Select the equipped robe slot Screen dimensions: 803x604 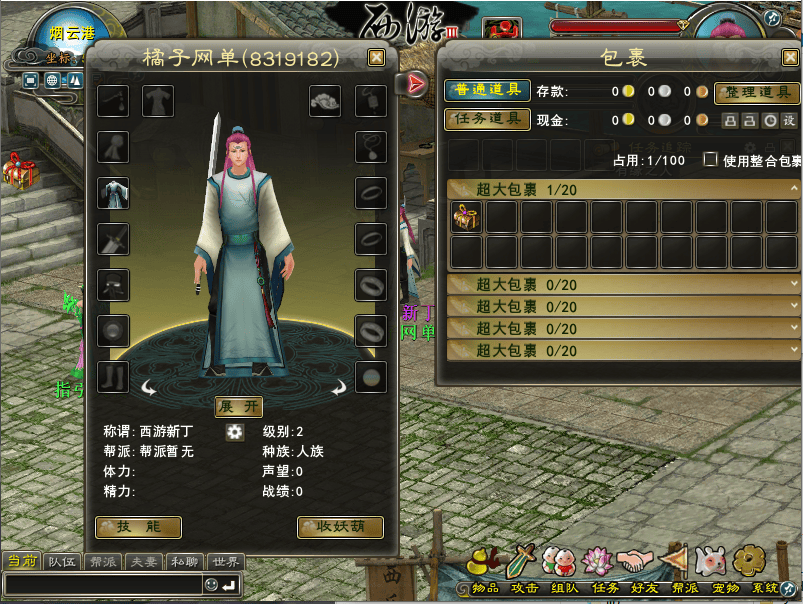113,192
